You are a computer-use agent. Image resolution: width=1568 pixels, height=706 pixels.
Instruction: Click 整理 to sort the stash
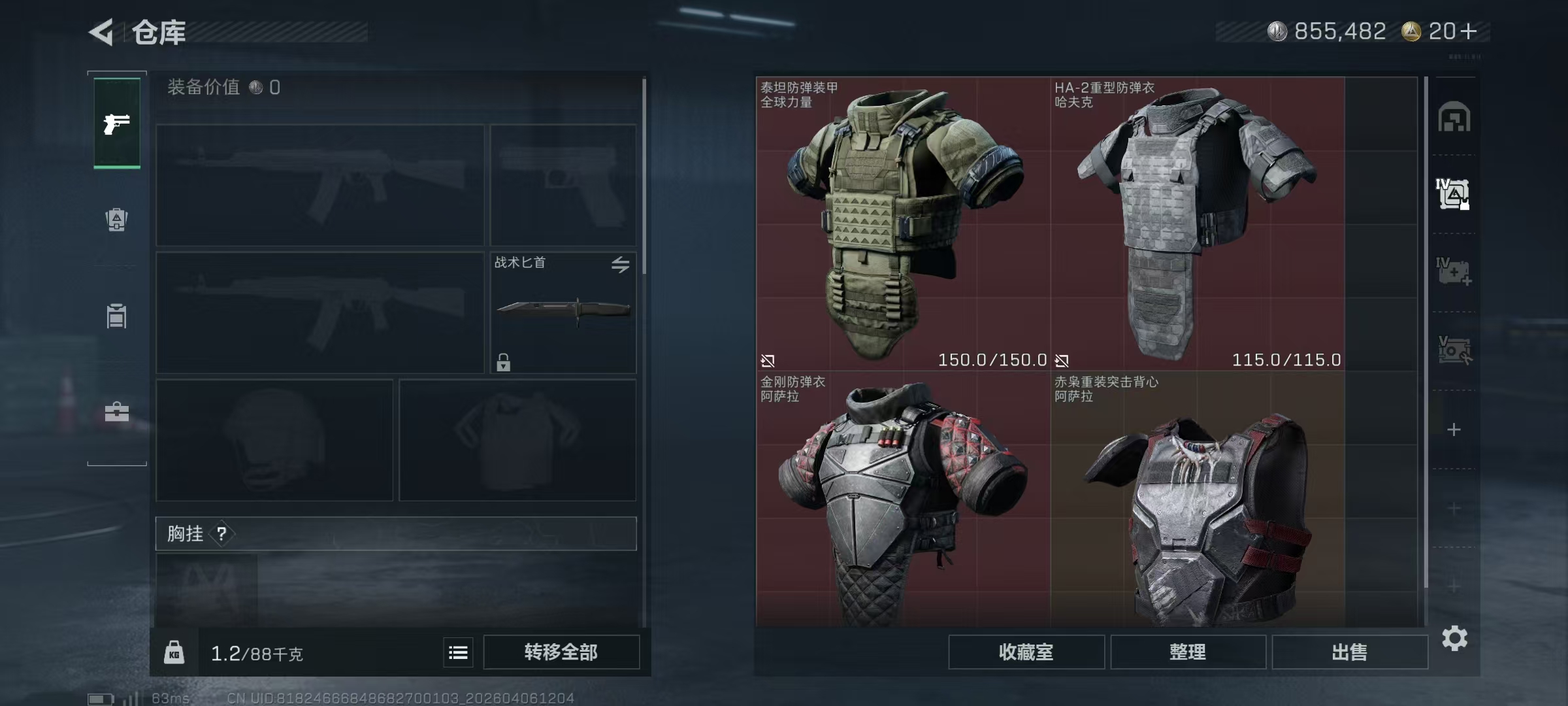pos(1188,652)
